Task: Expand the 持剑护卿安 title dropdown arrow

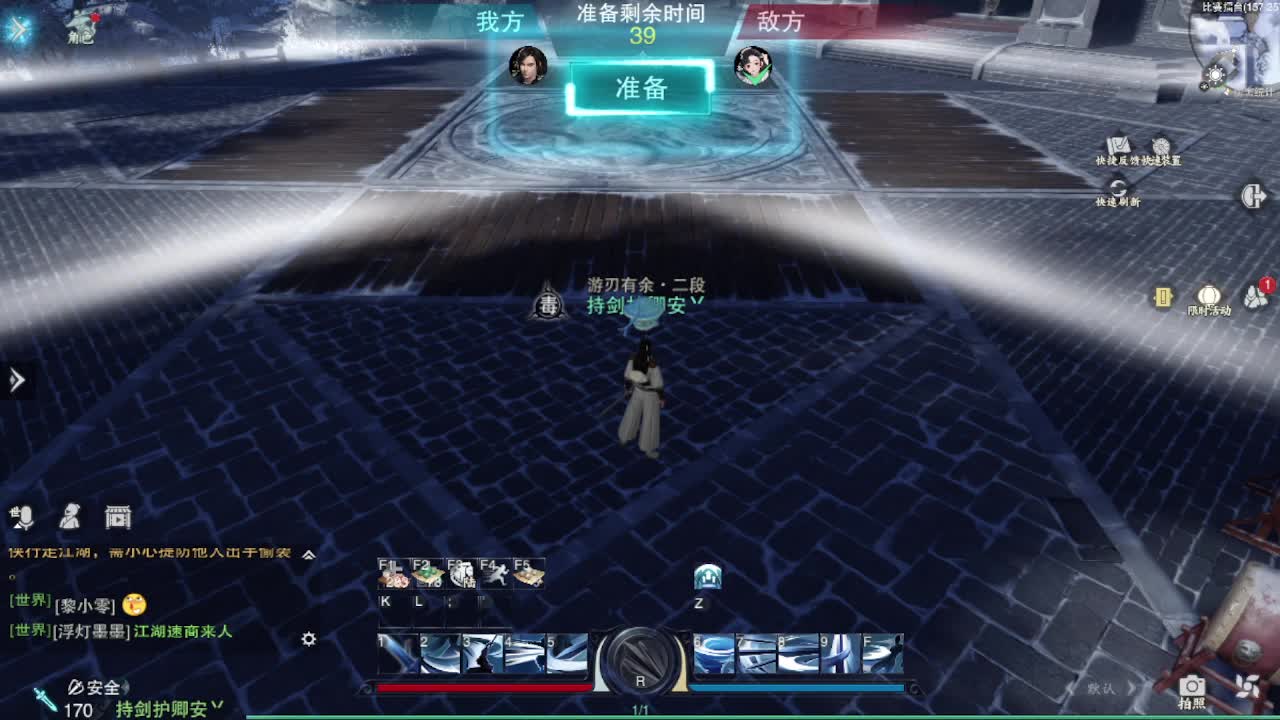Action: 216,704
